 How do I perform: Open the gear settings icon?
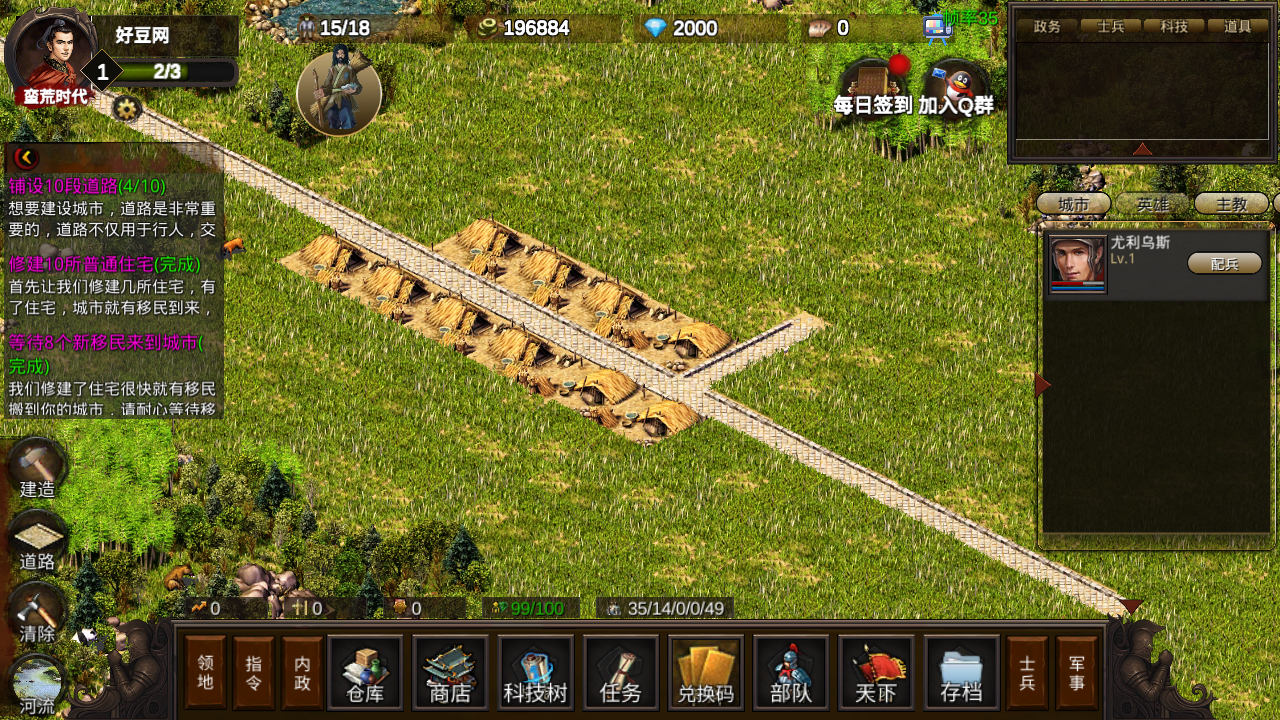pyautogui.click(x=126, y=108)
